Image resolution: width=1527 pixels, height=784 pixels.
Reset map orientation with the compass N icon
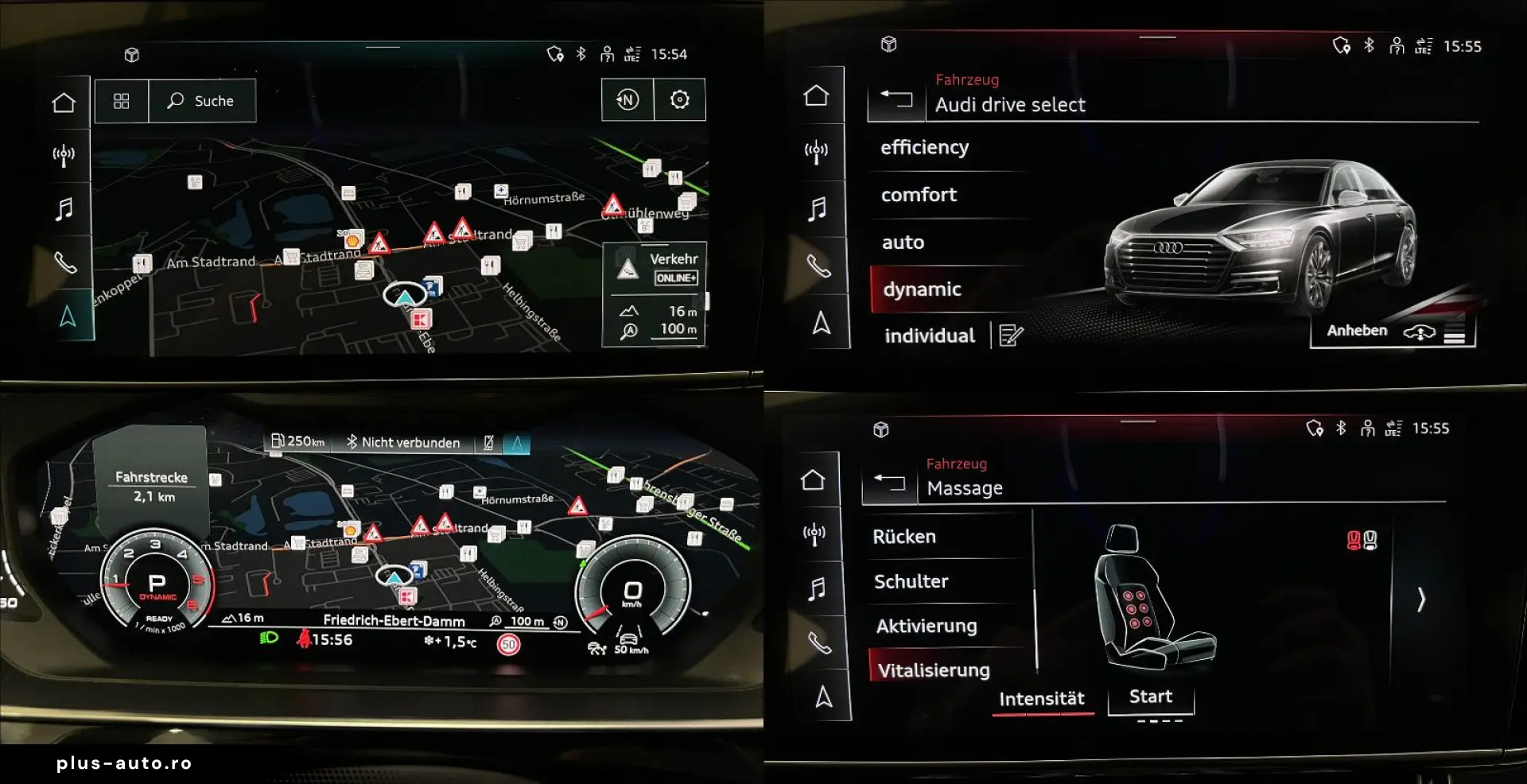pyautogui.click(x=628, y=99)
